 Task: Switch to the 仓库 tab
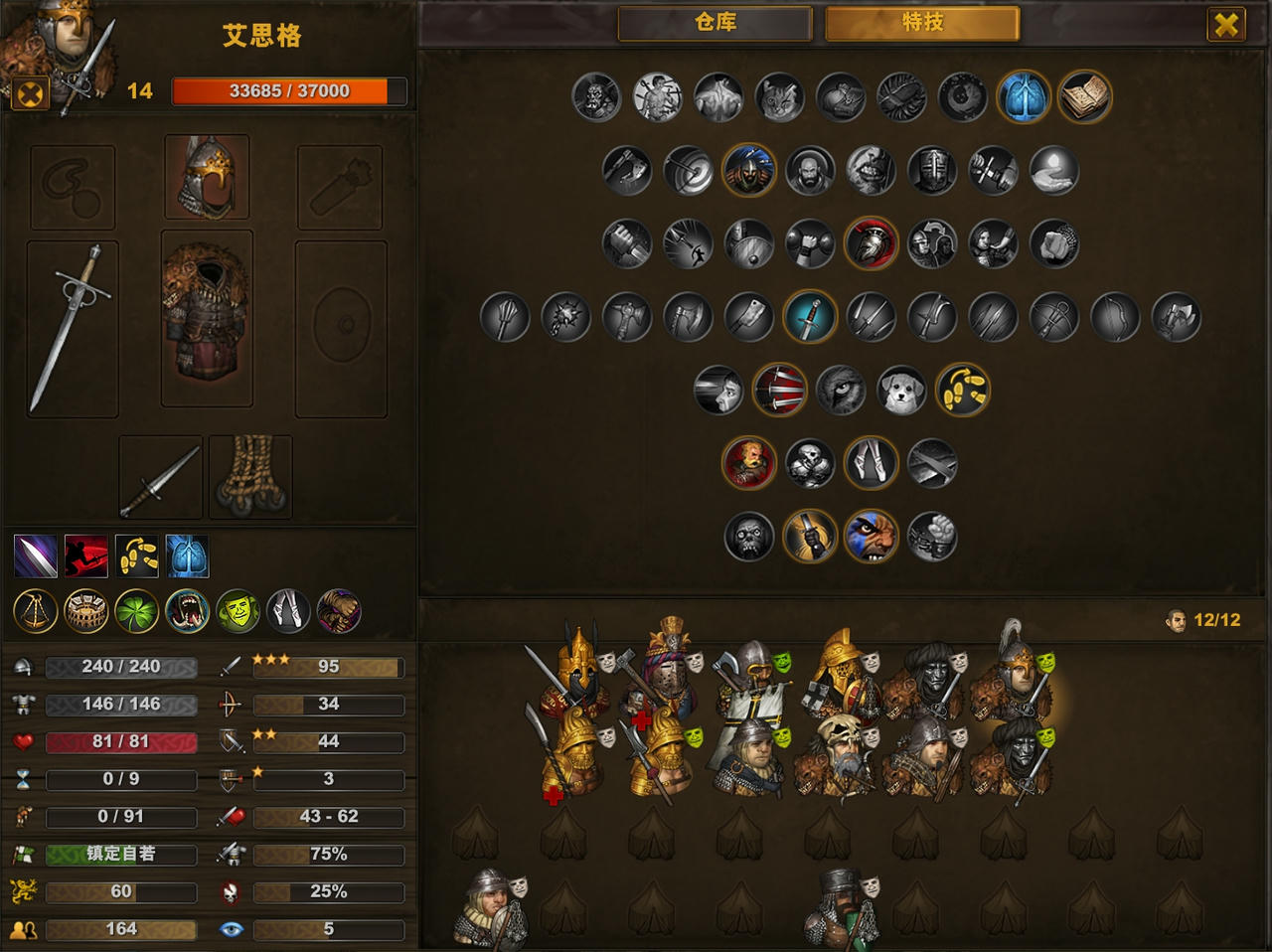[715, 23]
